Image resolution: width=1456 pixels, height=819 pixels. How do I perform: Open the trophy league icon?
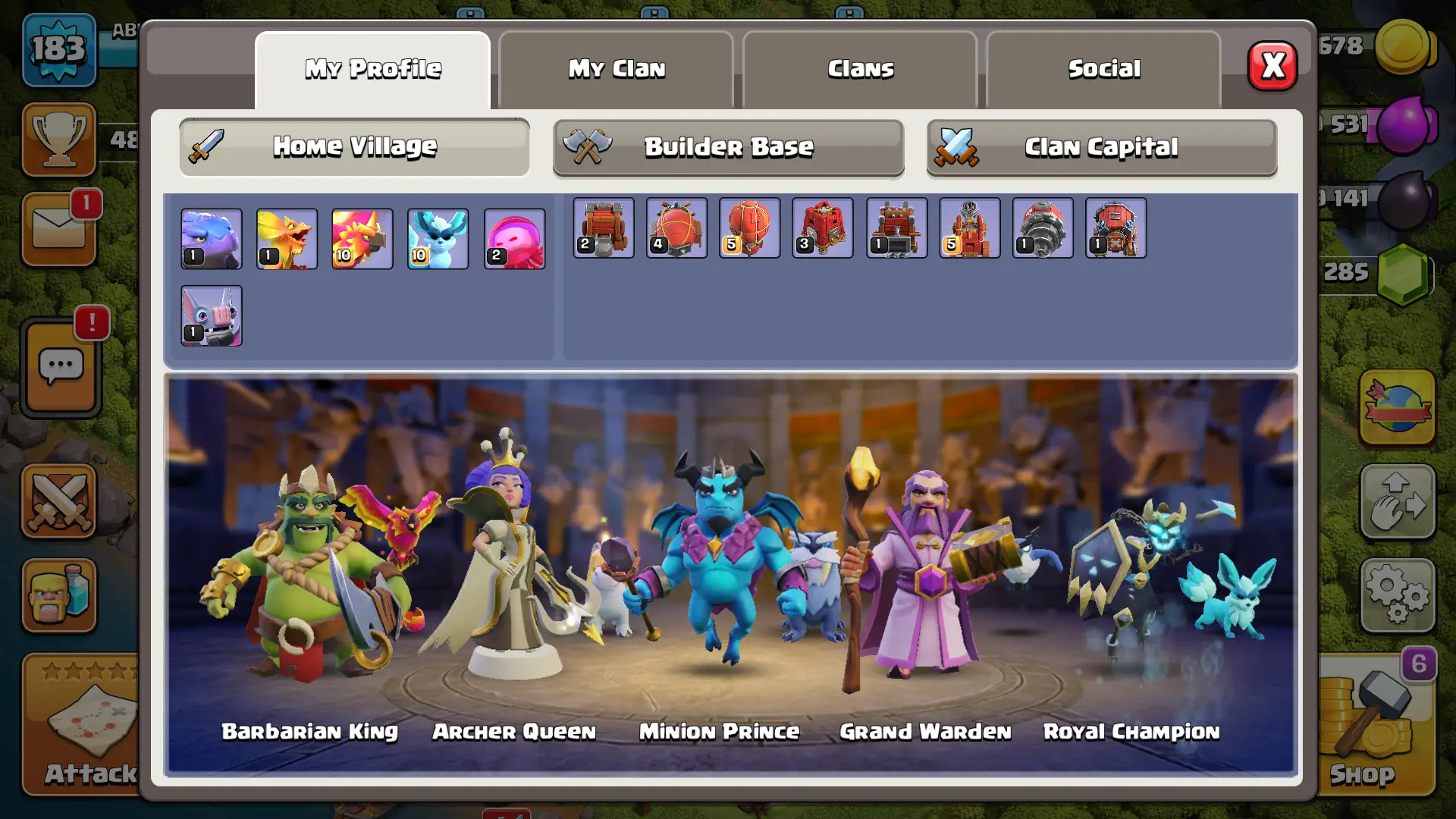click(x=59, y=140)
